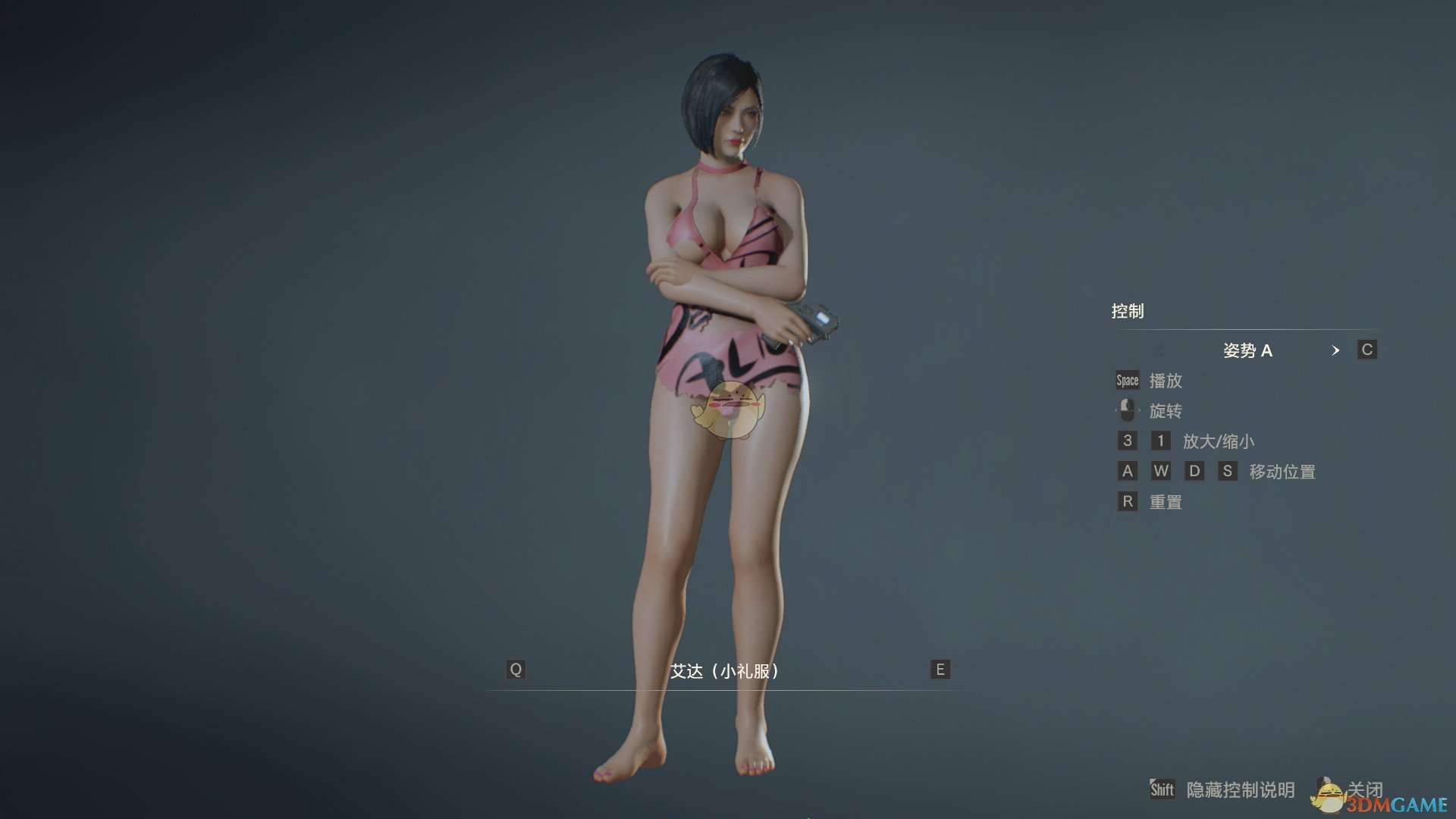
Task: Click the mouse icon next to 旋转
Action: pyautogui.click(x=1128, y=410)
